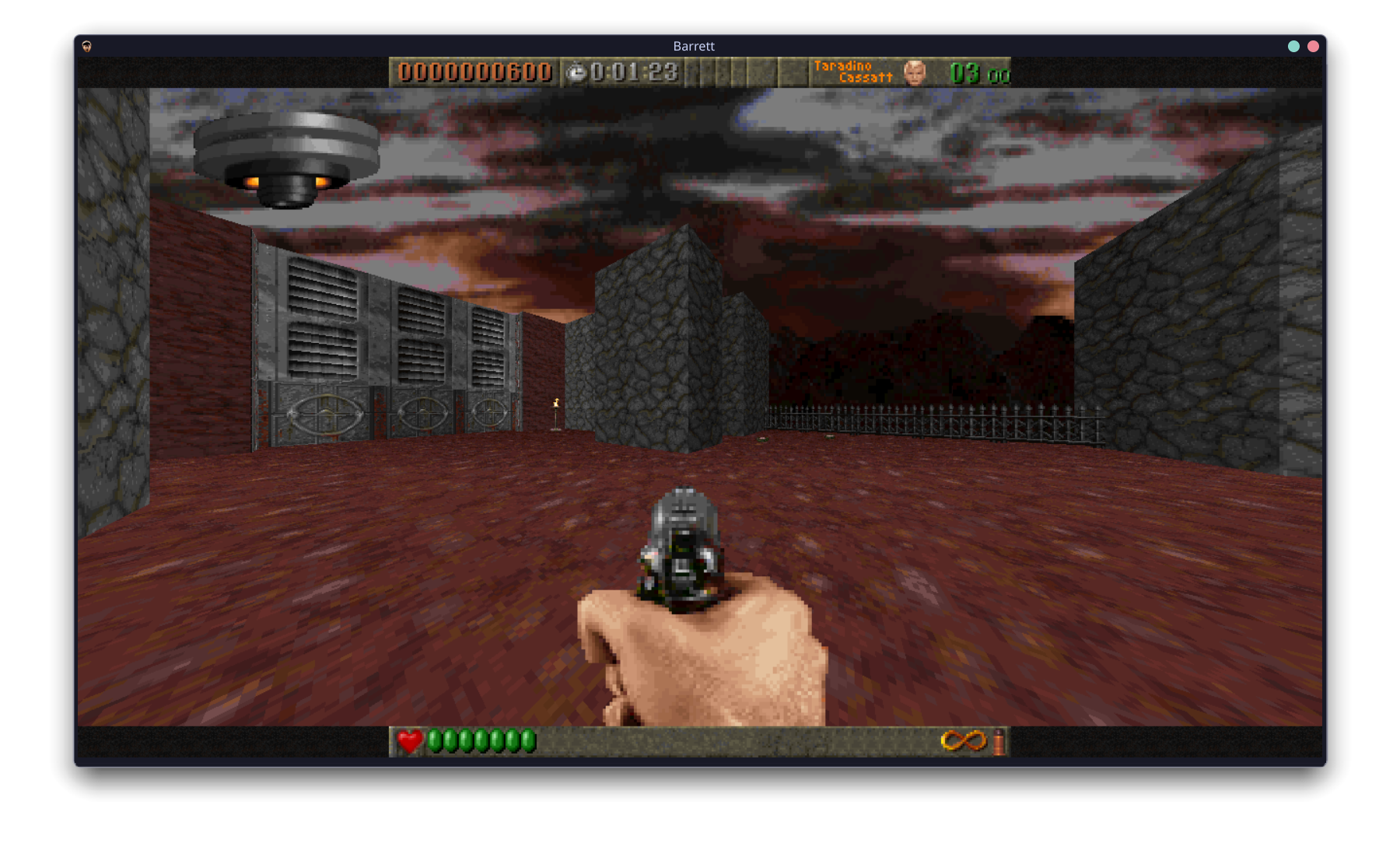This screenshot has height=850, width=1400.
Task: Click the game icon in the title bar
Action: coord(86,46)
